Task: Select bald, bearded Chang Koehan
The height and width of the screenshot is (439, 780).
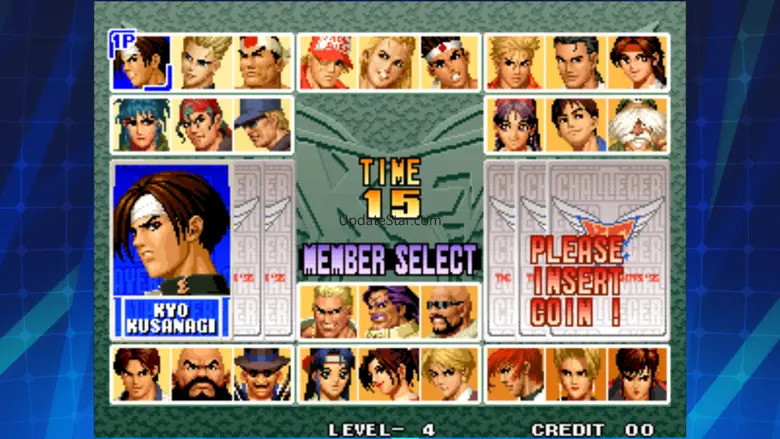Action: [x=203, y=374]
